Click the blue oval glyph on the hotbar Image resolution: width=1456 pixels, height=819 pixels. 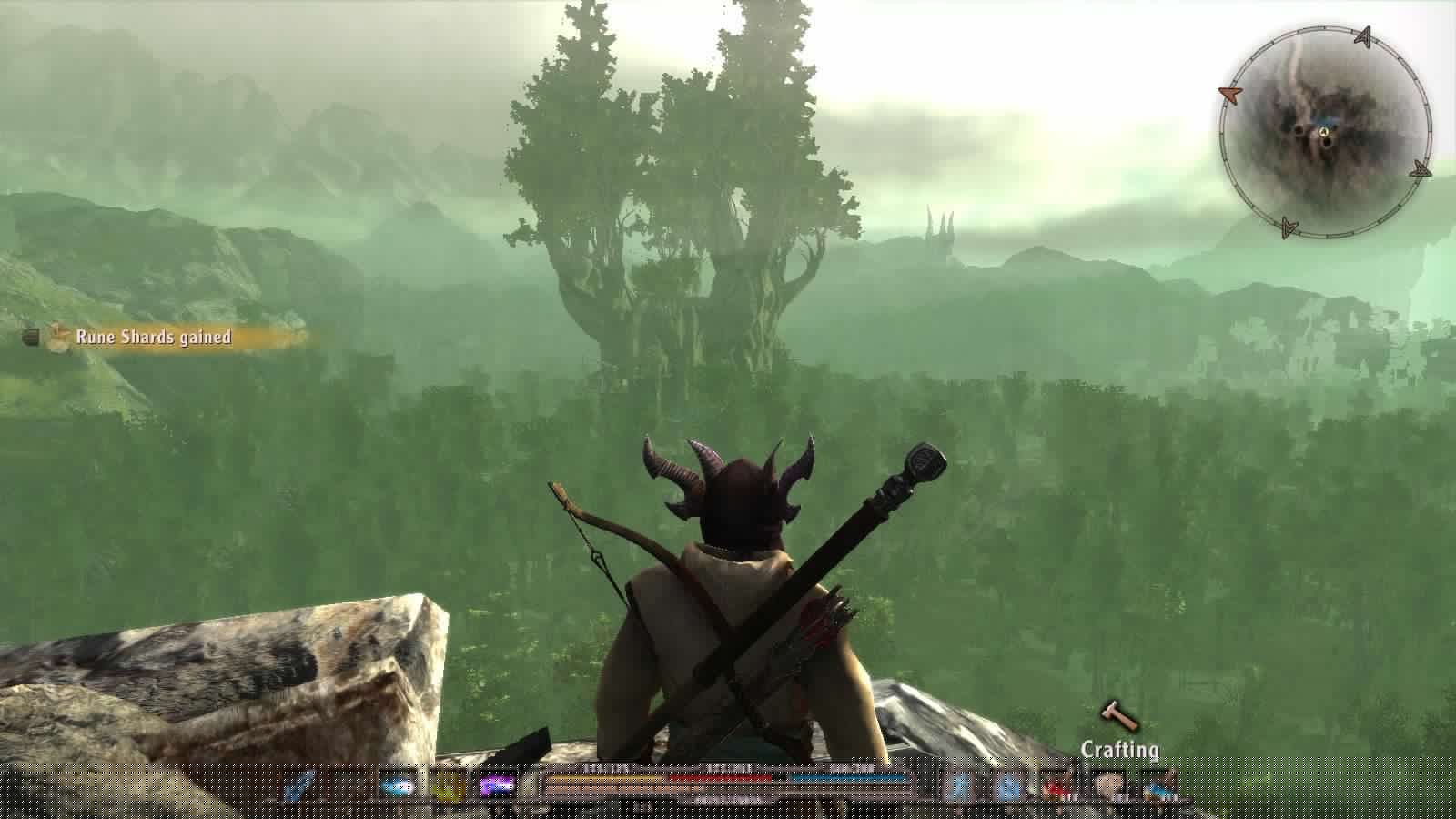coord(395,783)
